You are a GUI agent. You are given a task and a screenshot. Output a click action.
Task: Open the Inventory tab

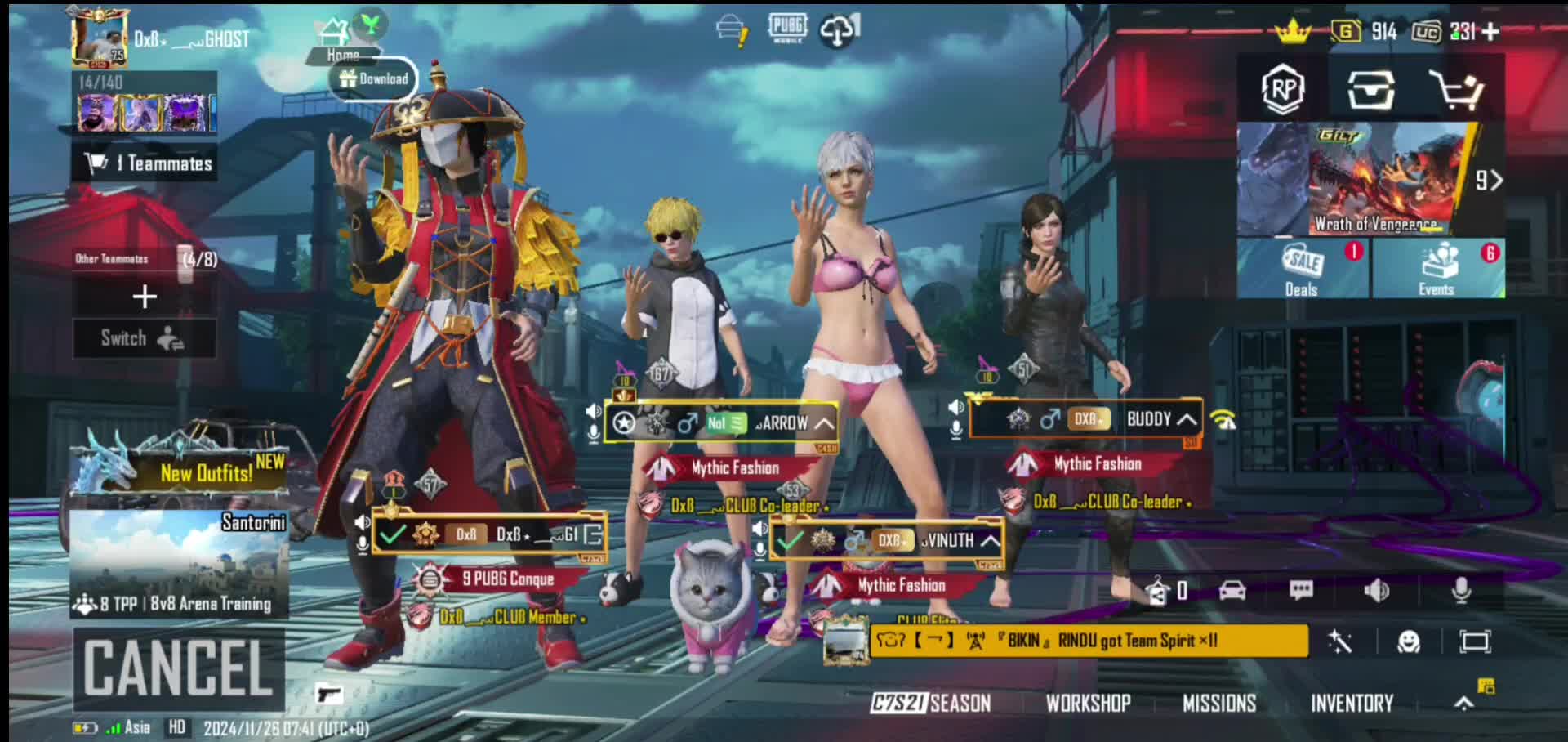point(1352,703)
